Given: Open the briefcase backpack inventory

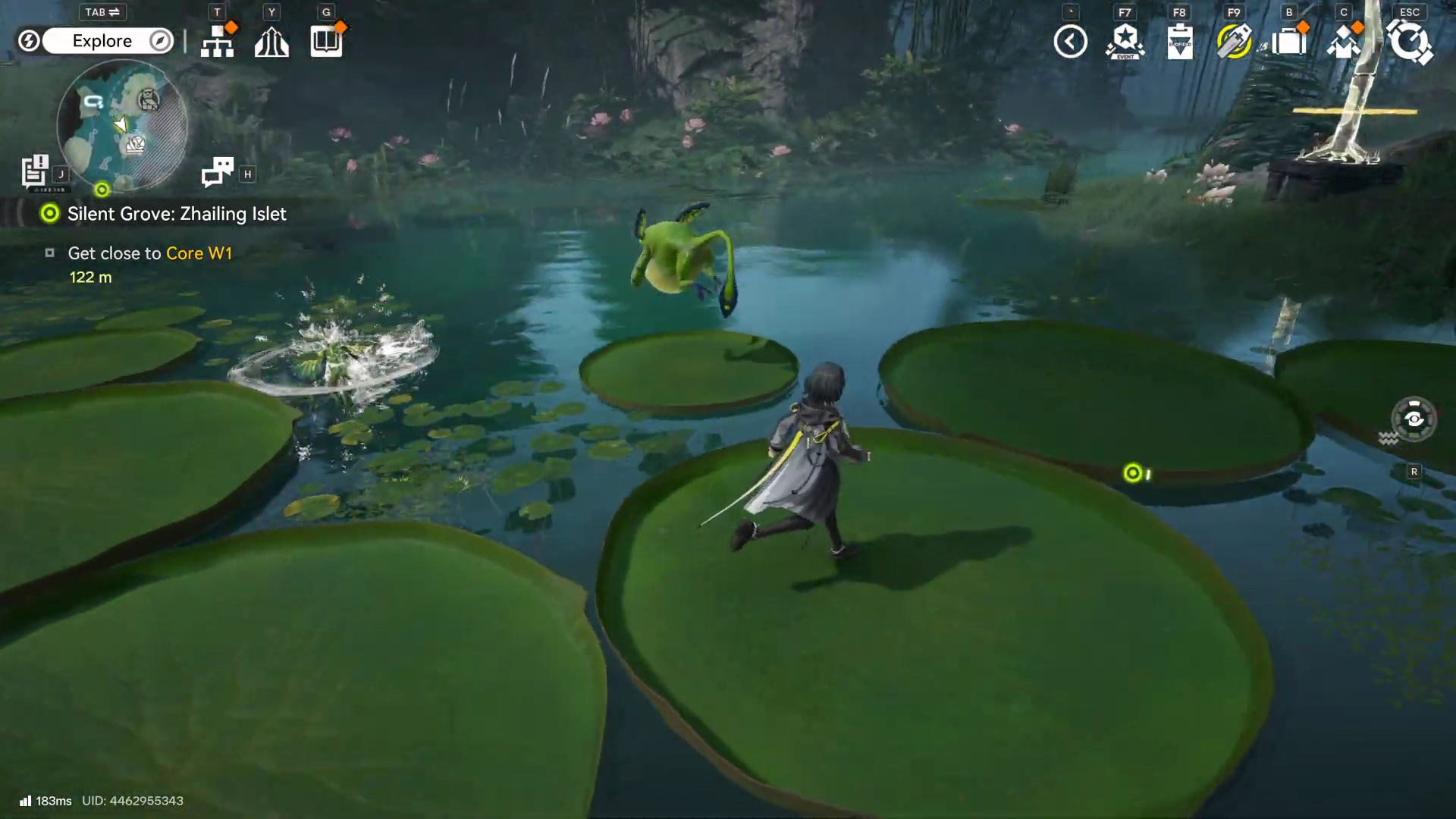Looking at the screenshot, I should click(1288, 42).
